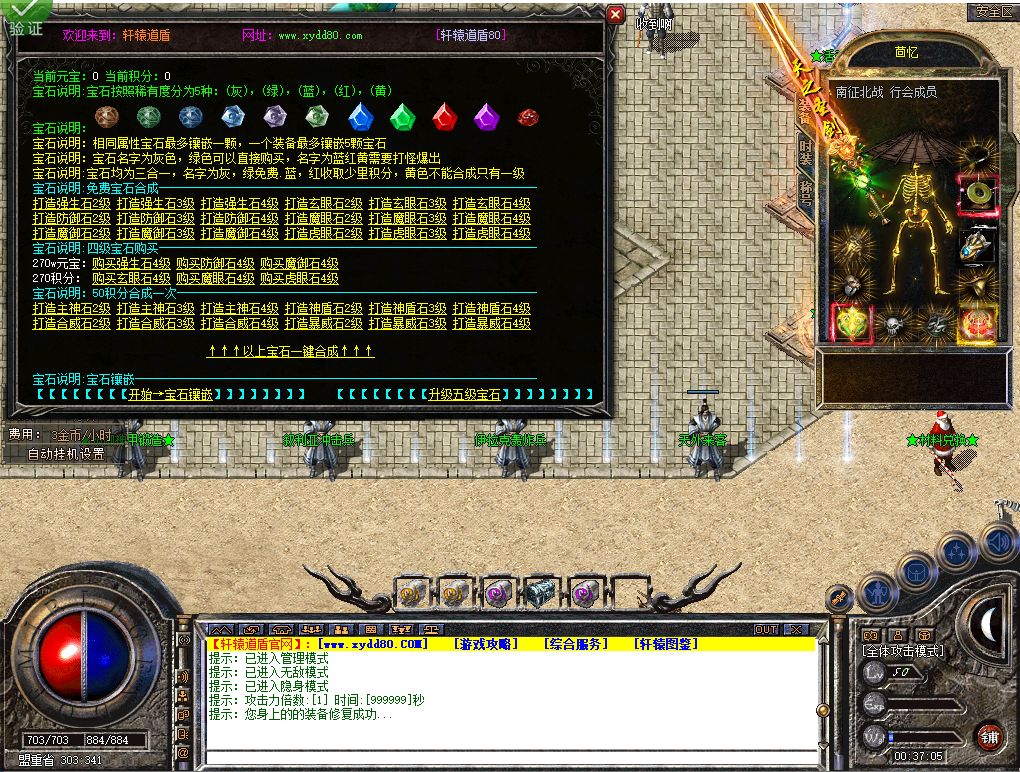Switch to the 时装 costume tab
The height and width of the screenshot is (772, 1020).
[806, 153]
